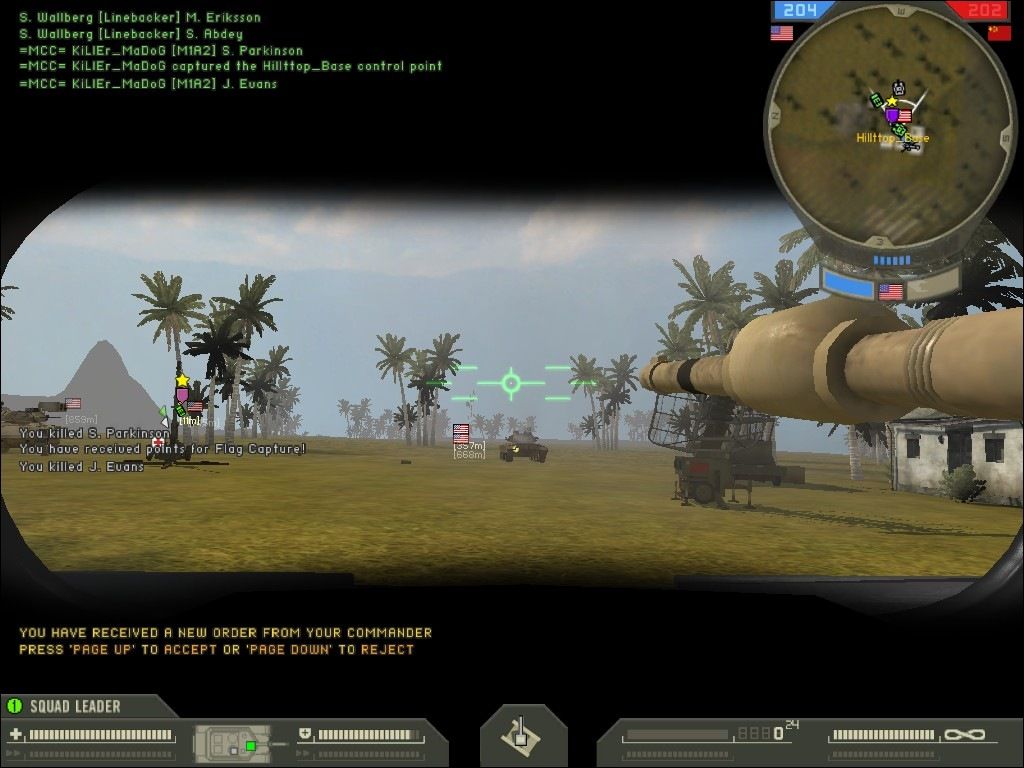Viewport: 1024px width, 768px height.
Task: Click the US flag beneath the minimap
Action: tap(890, 292)
